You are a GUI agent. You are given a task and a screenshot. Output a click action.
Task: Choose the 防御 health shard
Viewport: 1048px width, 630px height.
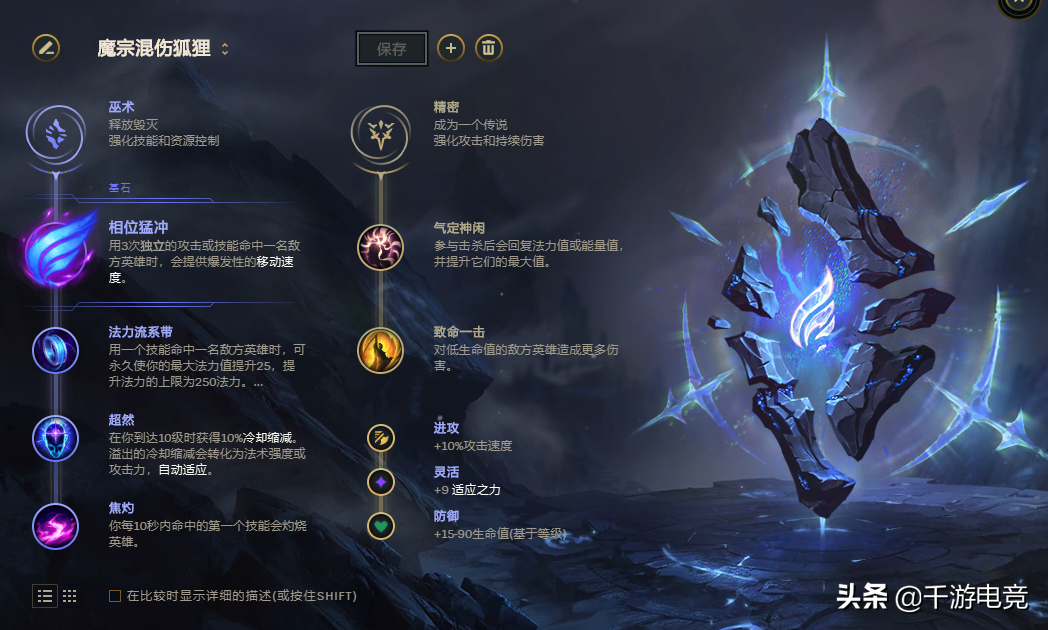point(380,525)
